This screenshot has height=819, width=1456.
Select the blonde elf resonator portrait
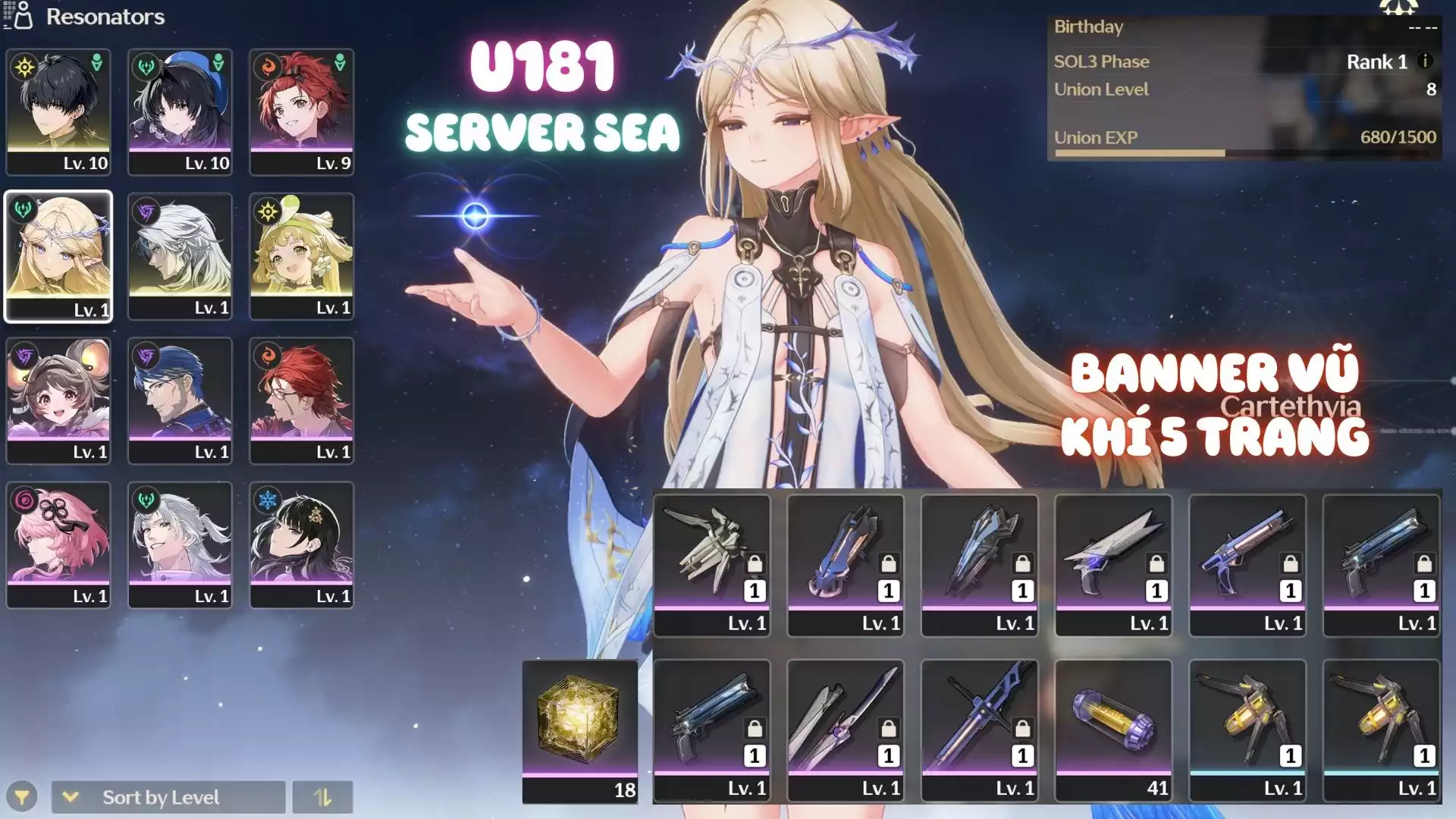pos(58,256)
